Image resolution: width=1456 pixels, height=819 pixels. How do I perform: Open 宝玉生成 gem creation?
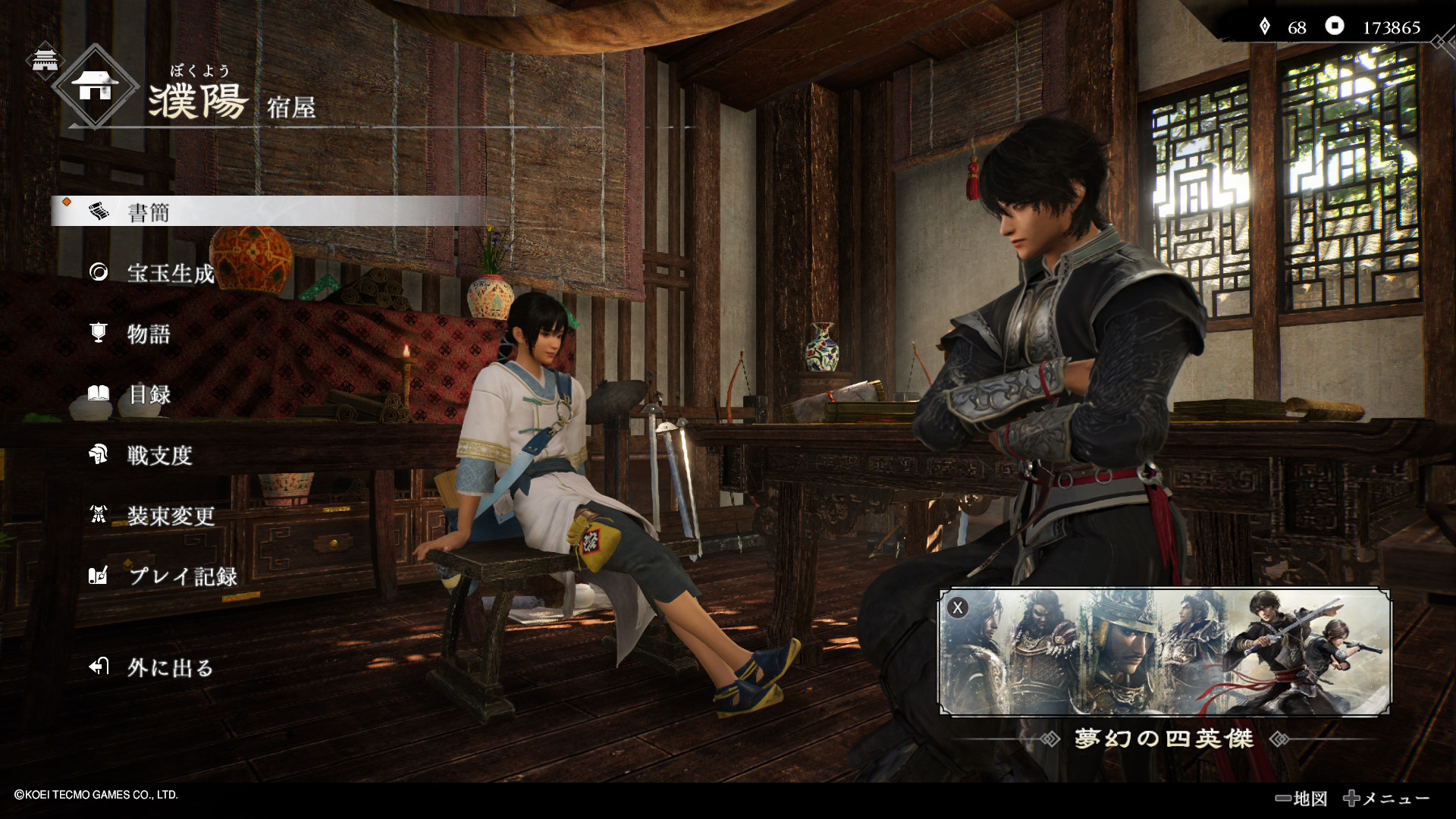(x=170, y=273)
